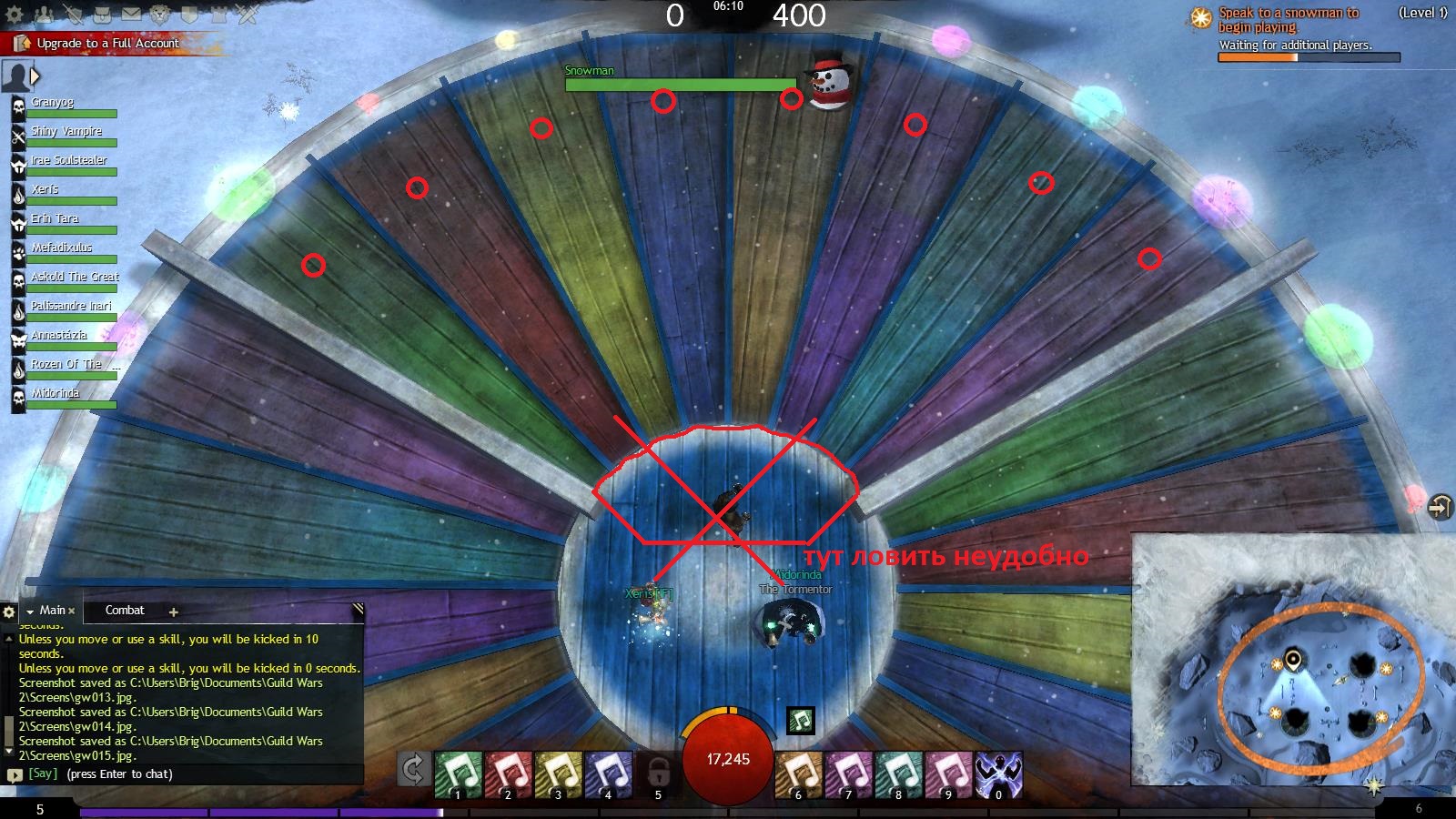Add a new chat tab with plus button
The height and width of the screenshot is (819, 1456).
[x=174, y=612]
